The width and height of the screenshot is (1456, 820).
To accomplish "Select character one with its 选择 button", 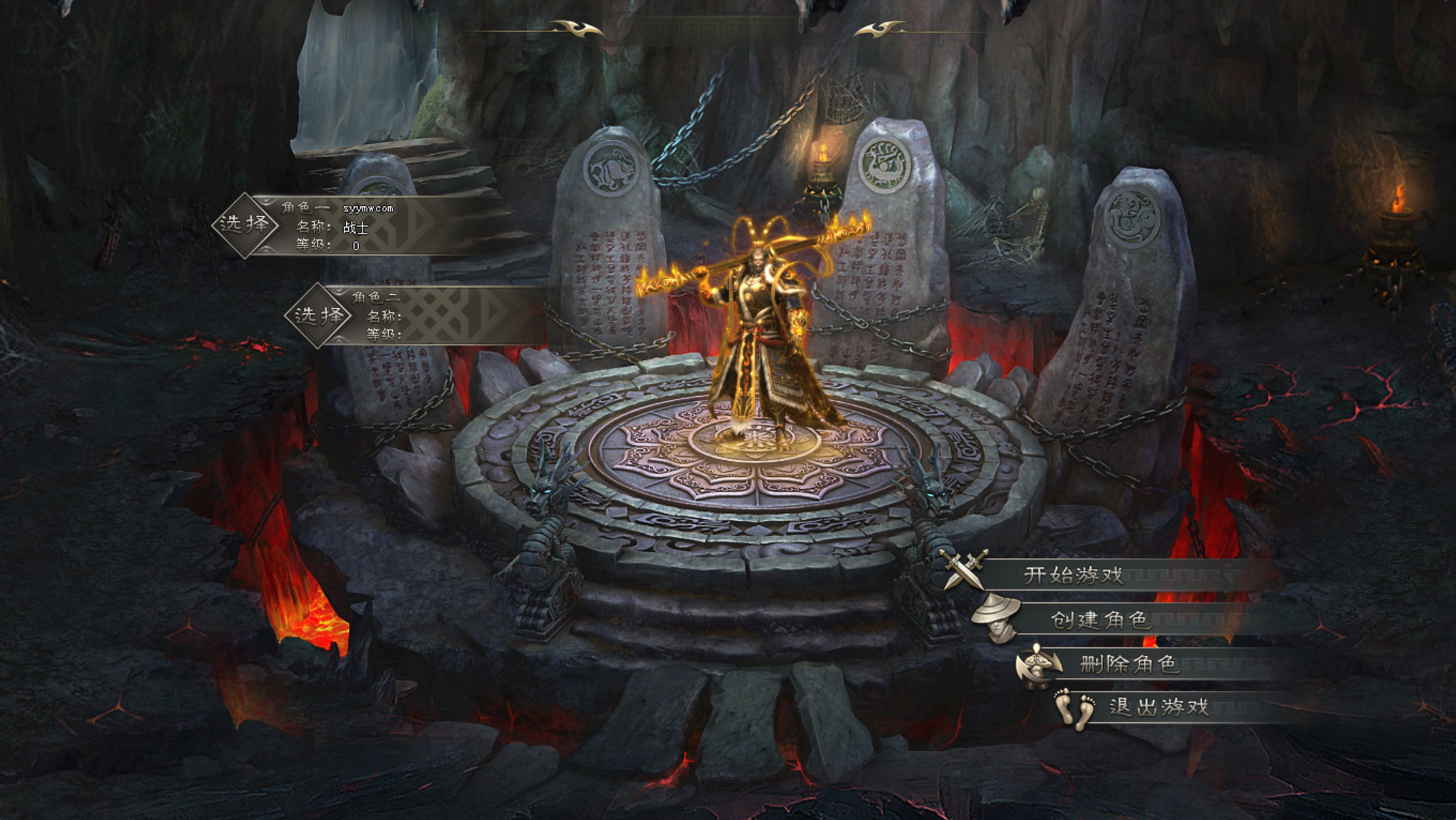I will (x=245, y=225).
